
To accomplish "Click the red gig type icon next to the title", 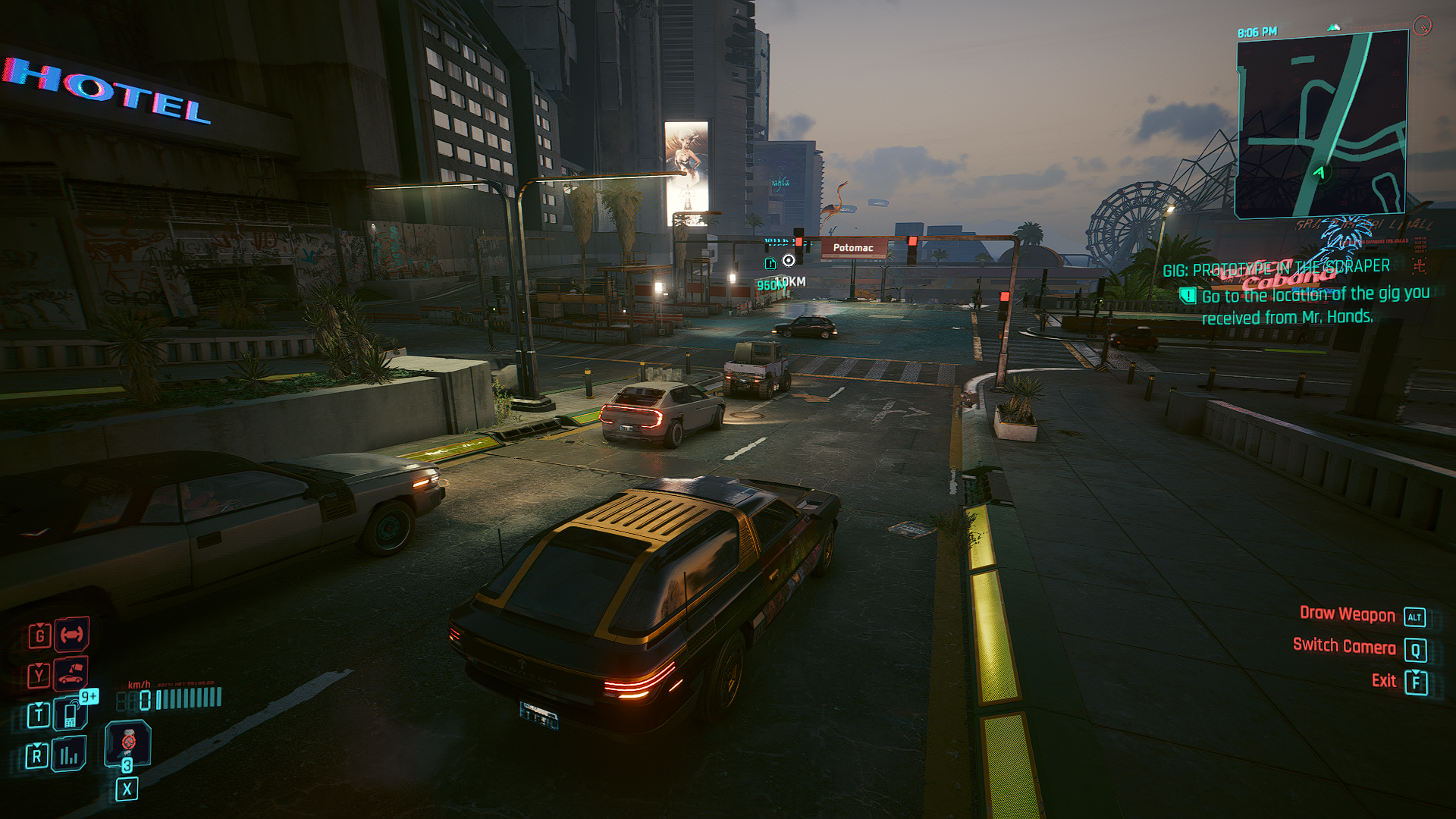I will (1420, 265).
